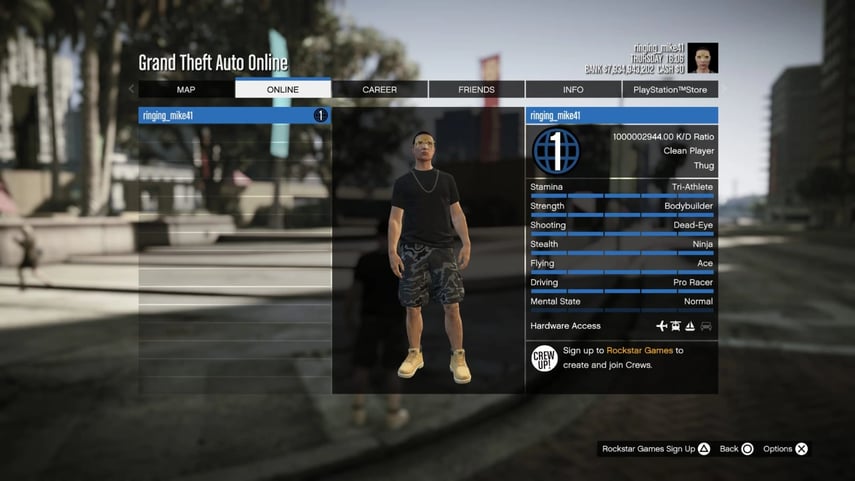Click the left arrow beside the tabs

coord(132,90)
